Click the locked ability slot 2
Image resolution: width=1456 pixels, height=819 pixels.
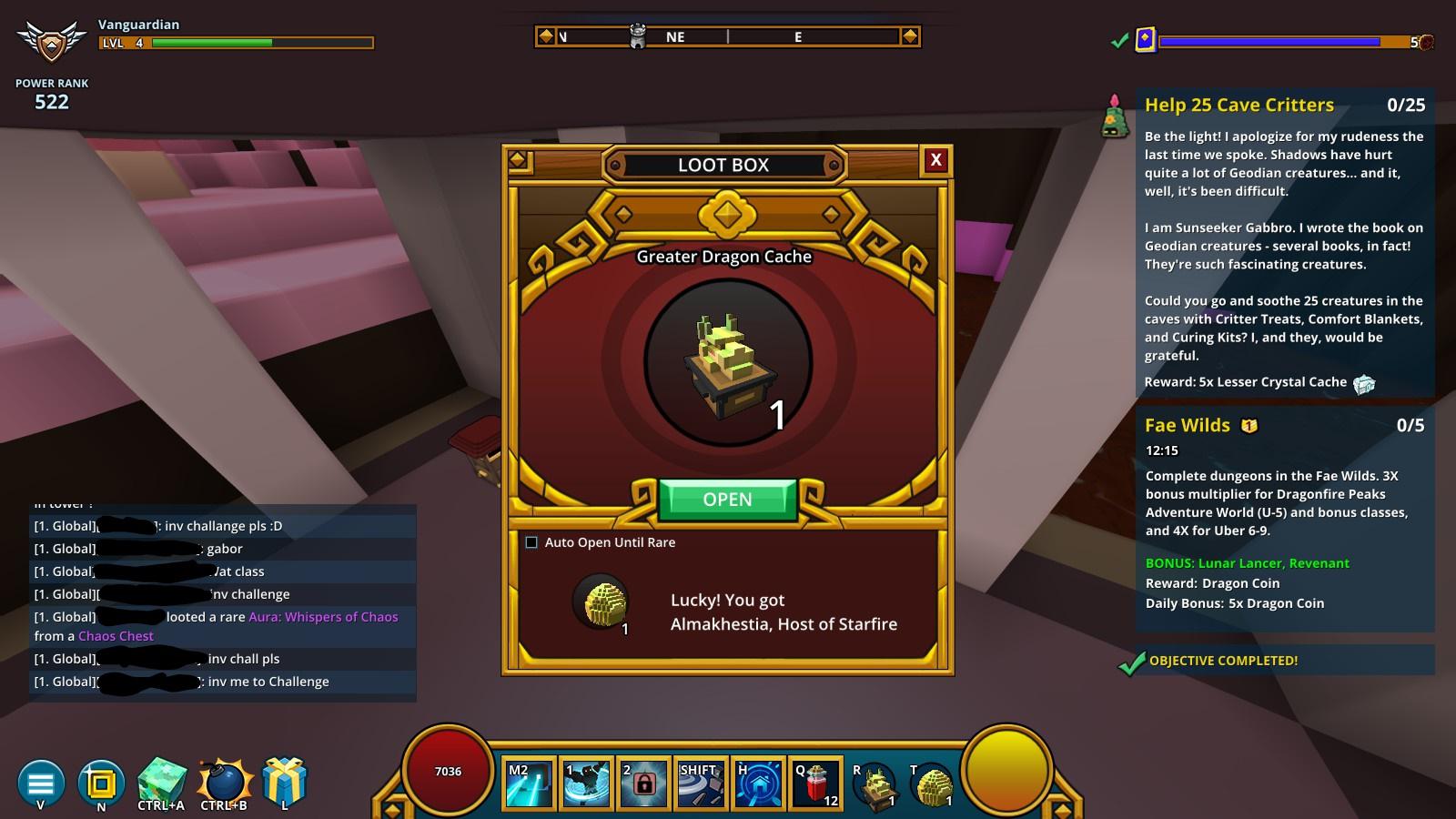pyautogui.click(x=643, y=784)
